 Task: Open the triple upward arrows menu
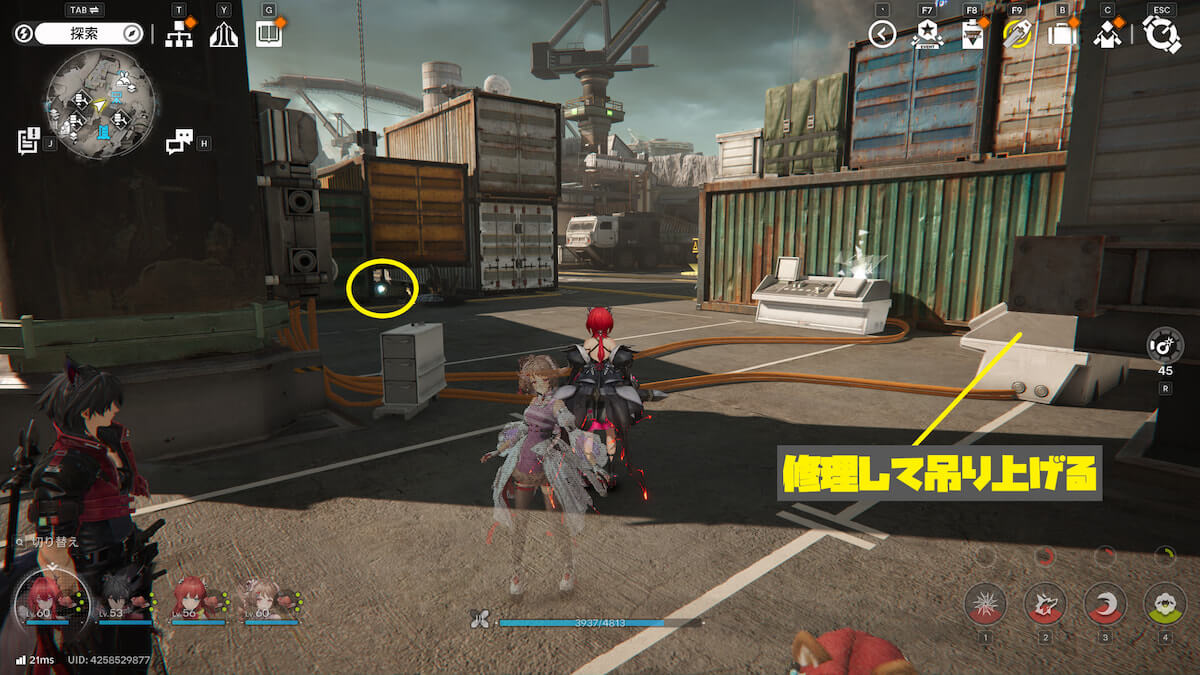[223, 35]
